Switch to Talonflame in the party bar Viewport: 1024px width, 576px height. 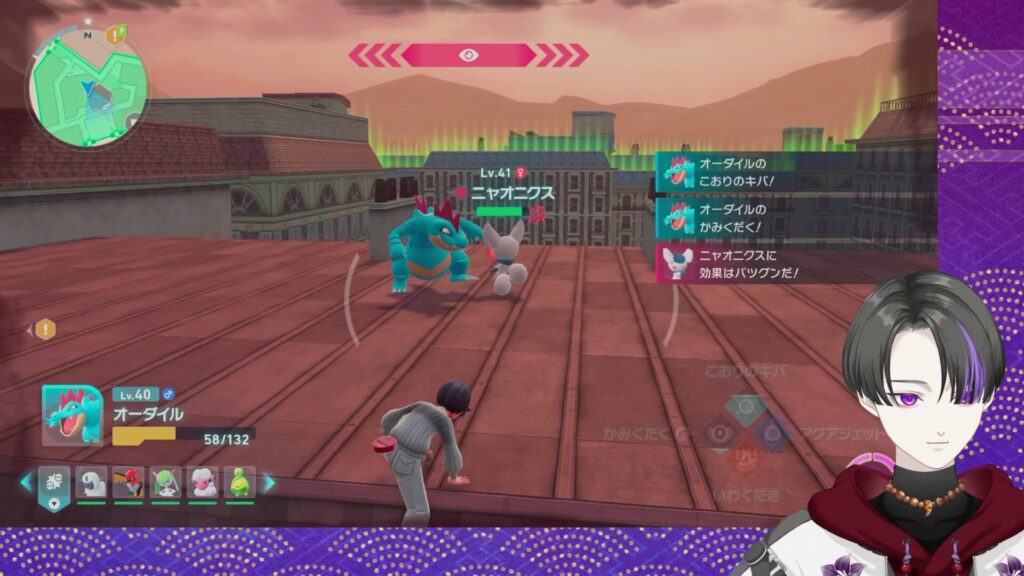click(128, 482)
